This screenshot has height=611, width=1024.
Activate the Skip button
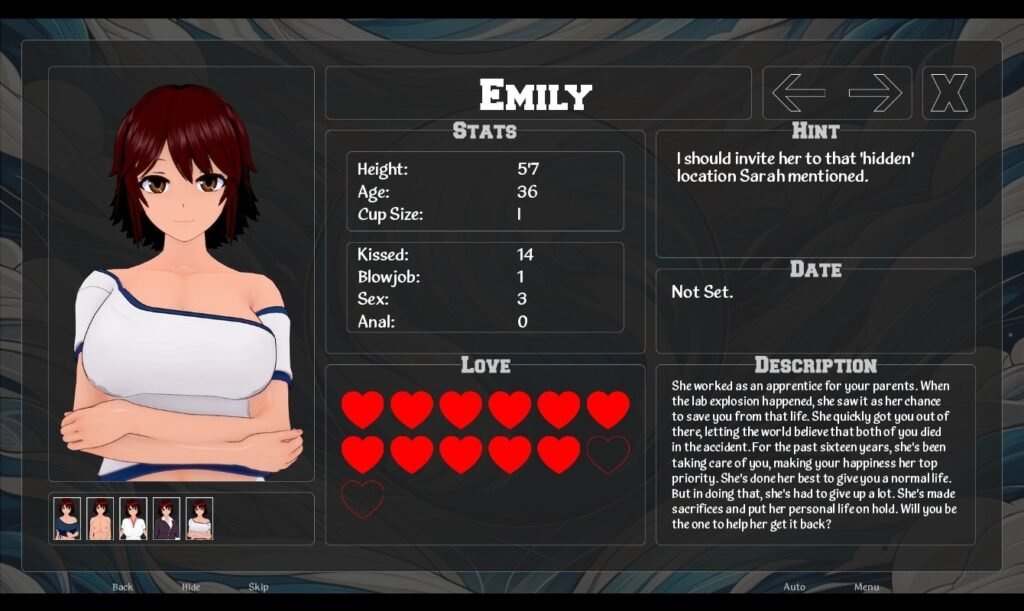(258, 587)
